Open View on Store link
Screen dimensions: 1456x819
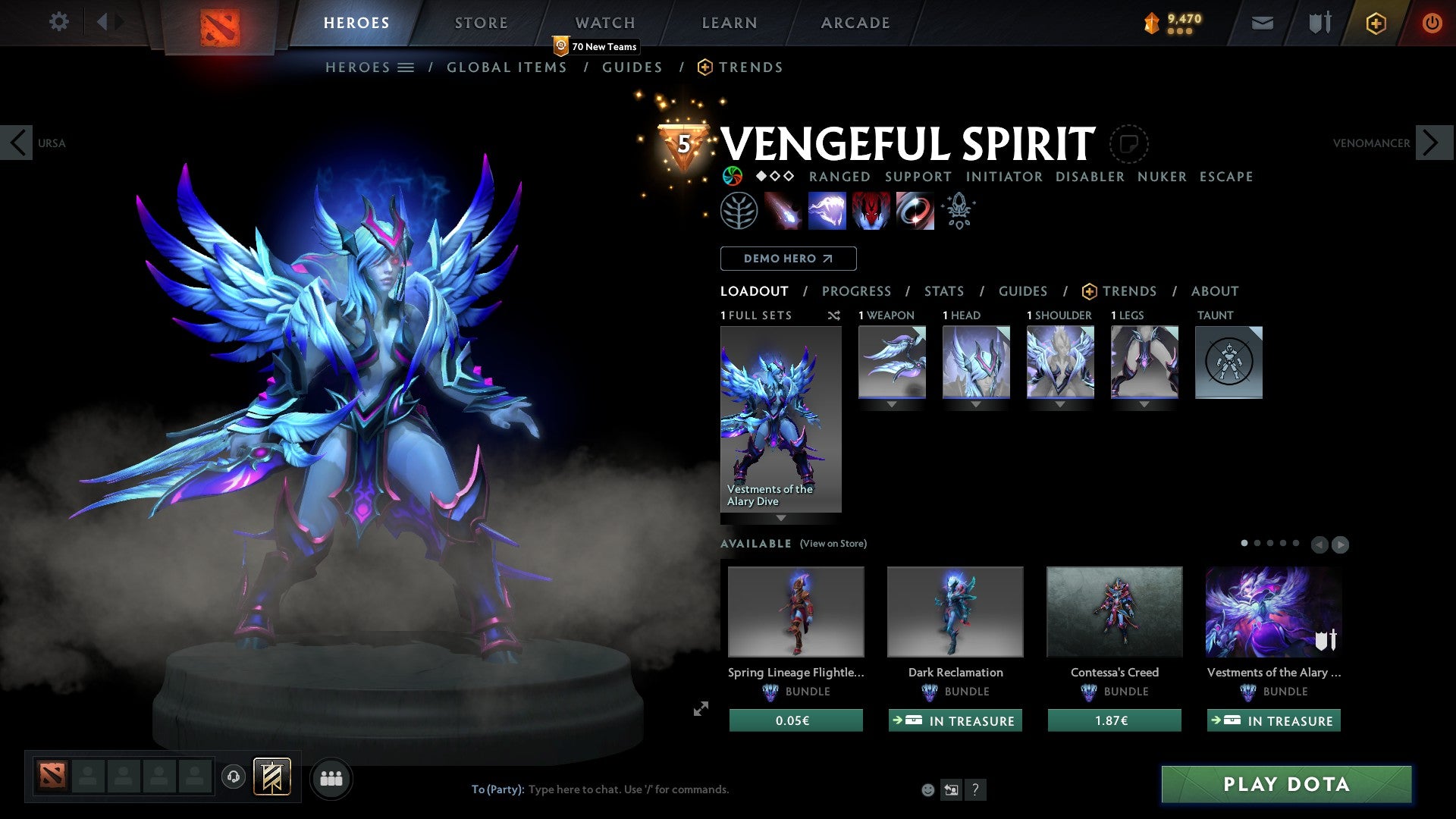[x=833, y=544]
